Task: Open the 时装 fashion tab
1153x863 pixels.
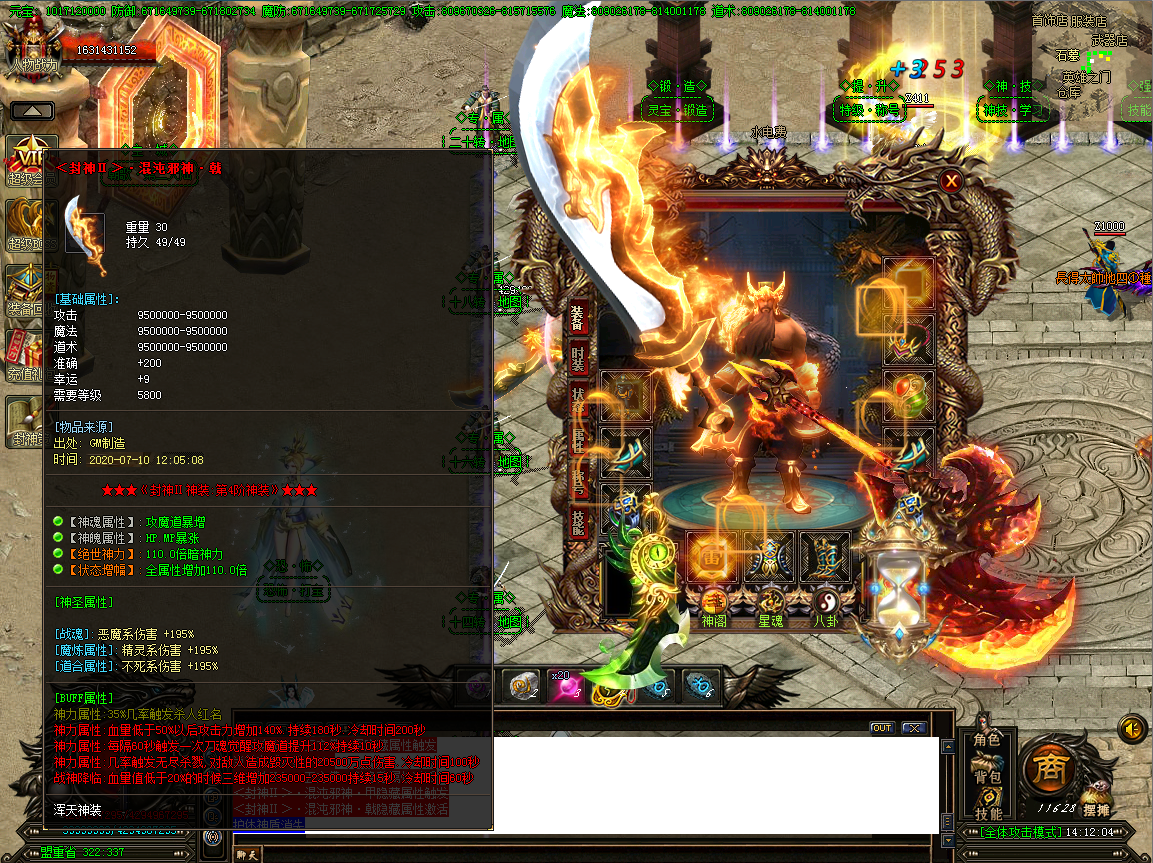Action: [x=579, y=360]
